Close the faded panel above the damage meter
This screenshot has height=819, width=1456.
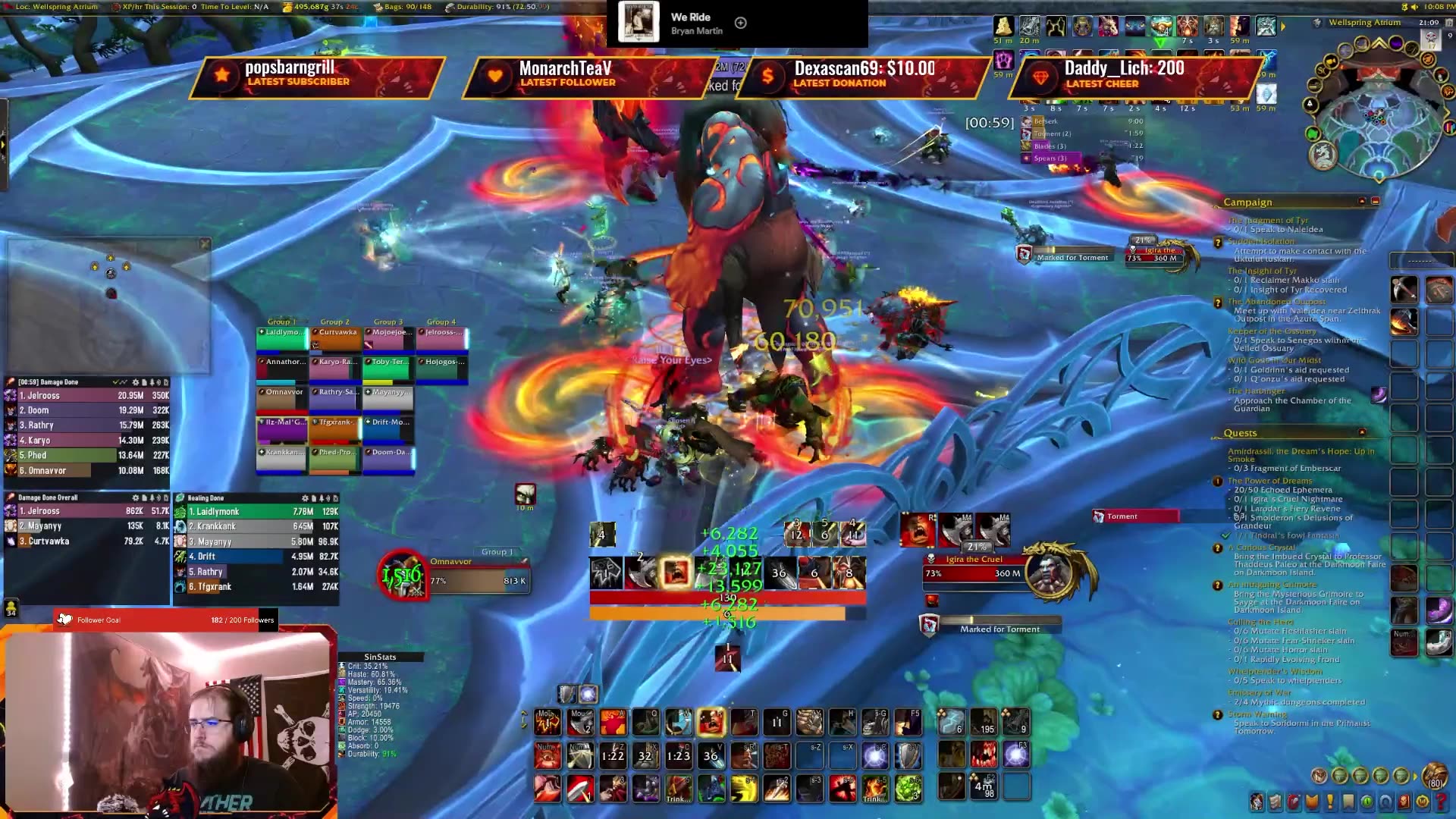205,244
